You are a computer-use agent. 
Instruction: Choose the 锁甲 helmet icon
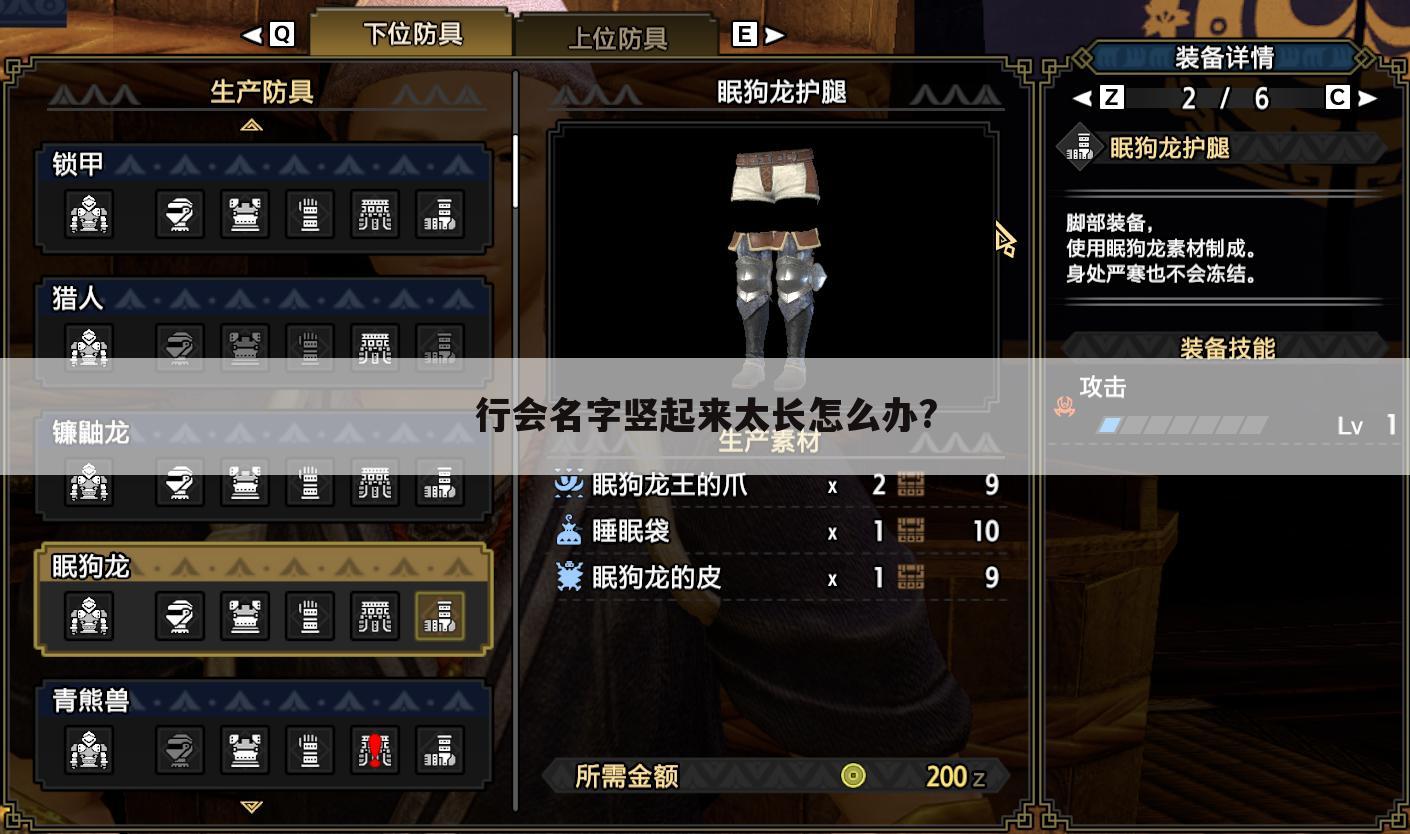[180, 214]
